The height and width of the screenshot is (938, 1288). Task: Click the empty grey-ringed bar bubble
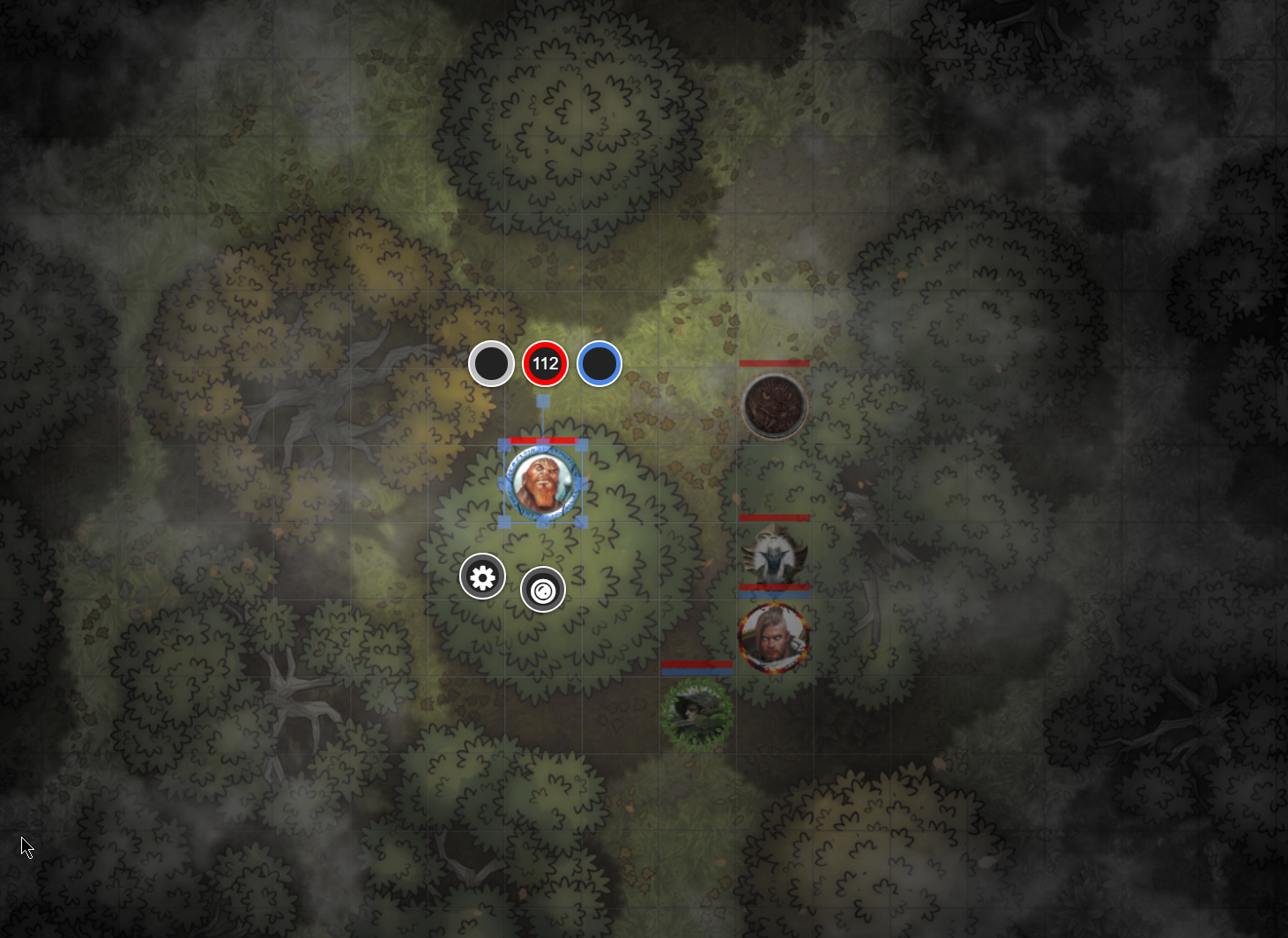491,363
